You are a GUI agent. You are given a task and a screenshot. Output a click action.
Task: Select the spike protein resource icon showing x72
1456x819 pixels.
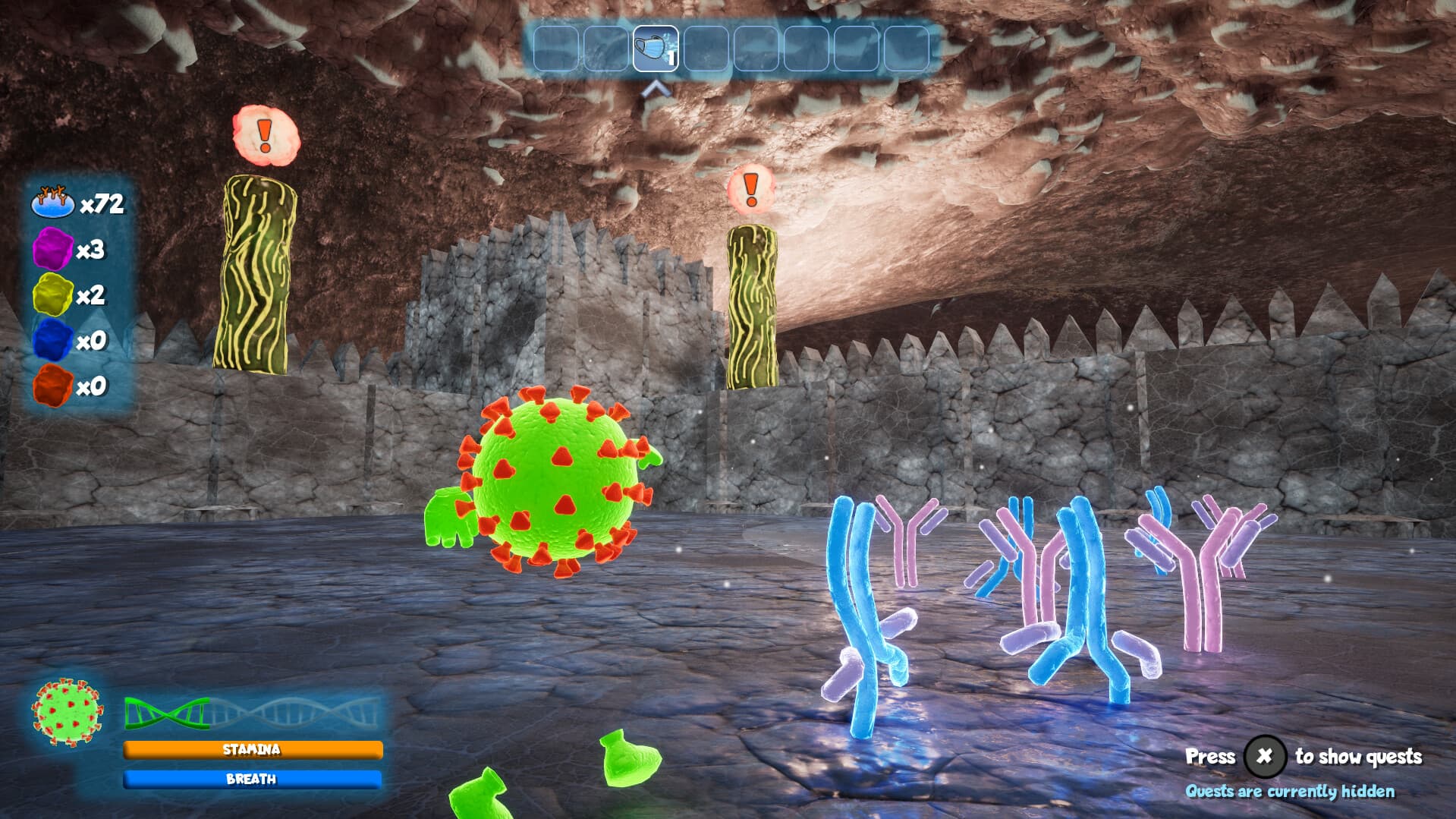point(52,203)
